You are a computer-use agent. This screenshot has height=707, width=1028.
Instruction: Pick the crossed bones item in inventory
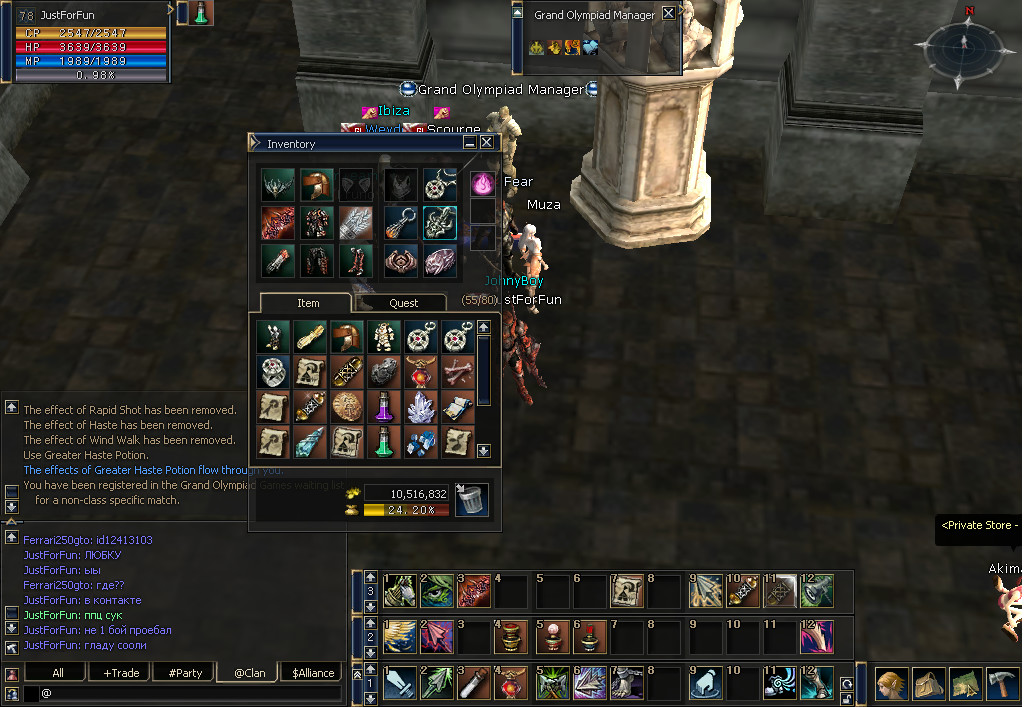click(x=457, y=371)
